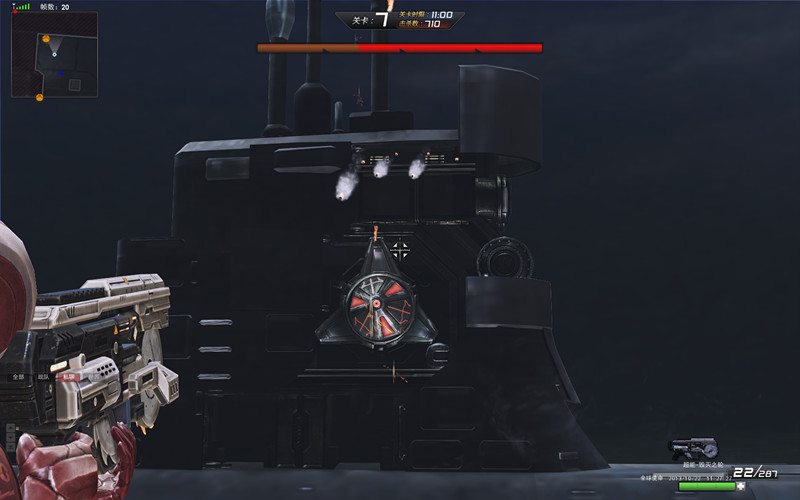Click the minimap in the corner
The image size is (800, 500).
[x=54, y=55]
